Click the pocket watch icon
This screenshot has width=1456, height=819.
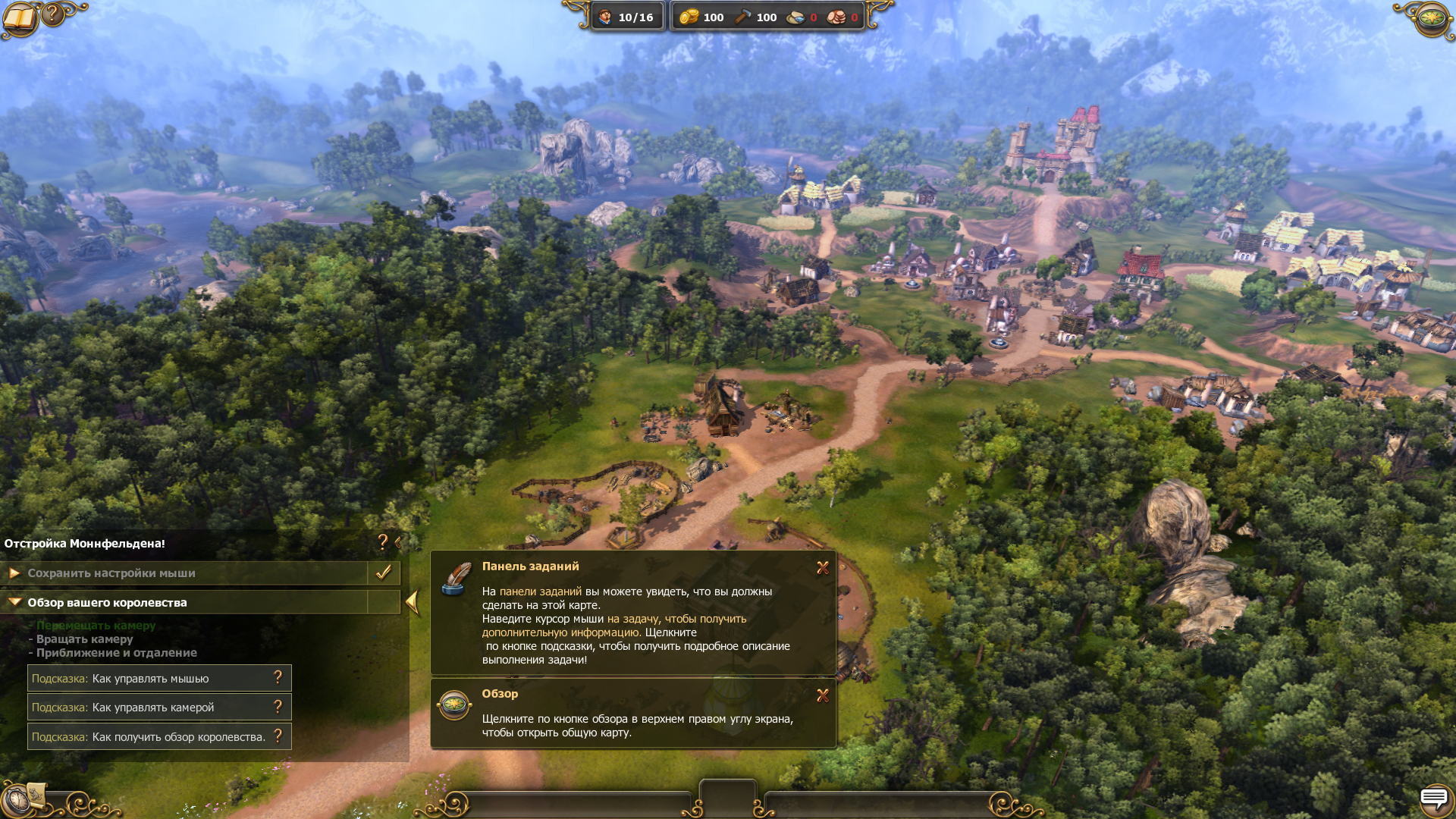(x=14, y=802)
